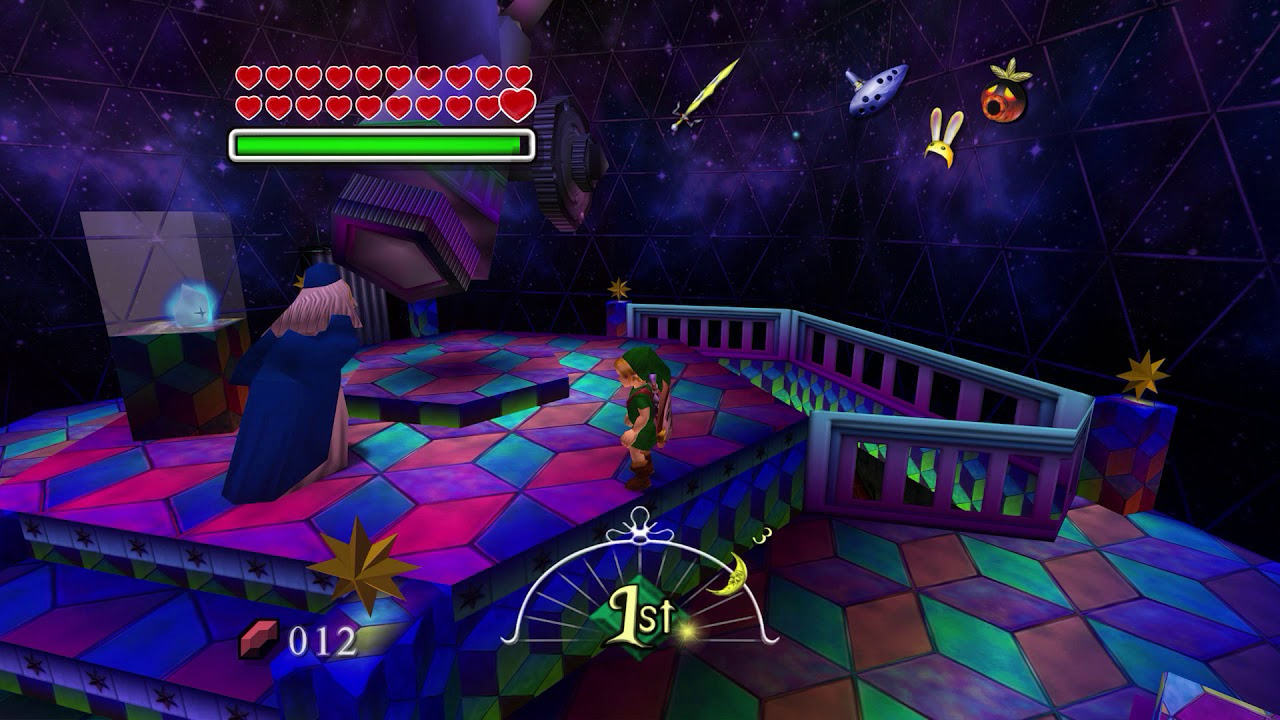1280x720 pixels.
Task: Choose the Deku Mask item icon
Action: tap(1005, 94)
